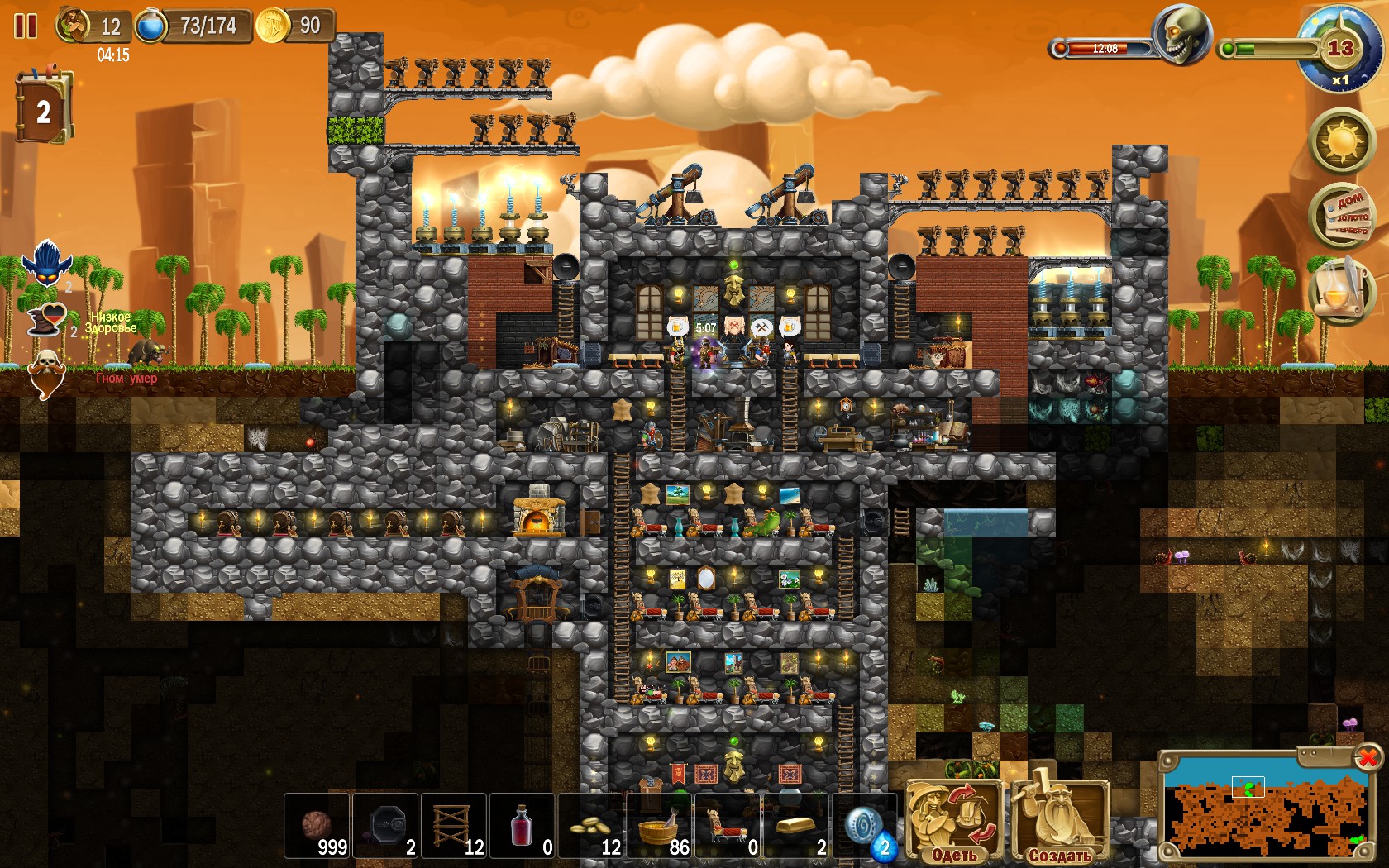The width and height of the screenshot is (1389, 868).
Task: Select the scaffolding slot showing 12
Action: coord(454,827)
